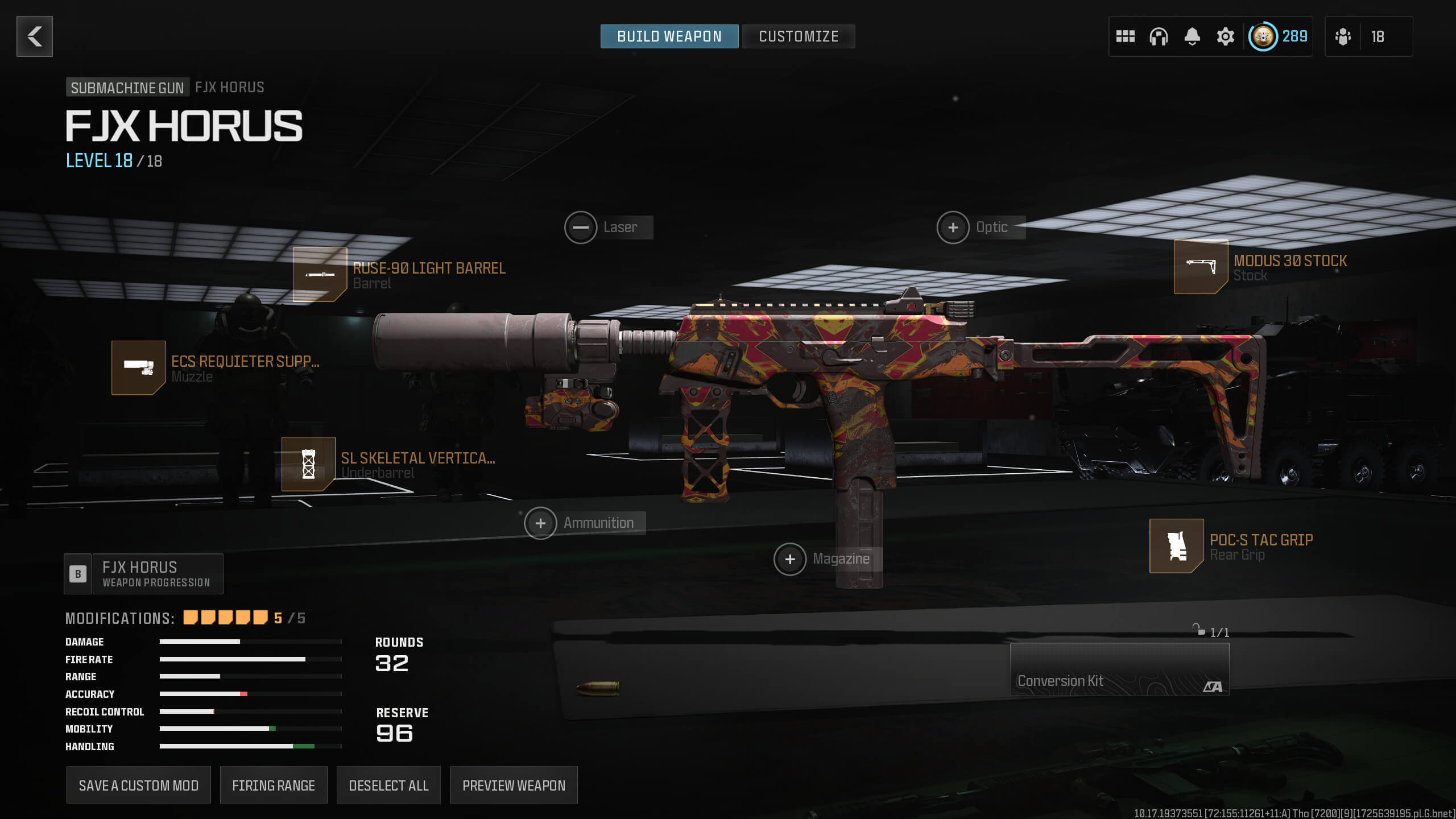
Task: Select the Ruse-90 Light Barrel slot
Action: (320, 275)
